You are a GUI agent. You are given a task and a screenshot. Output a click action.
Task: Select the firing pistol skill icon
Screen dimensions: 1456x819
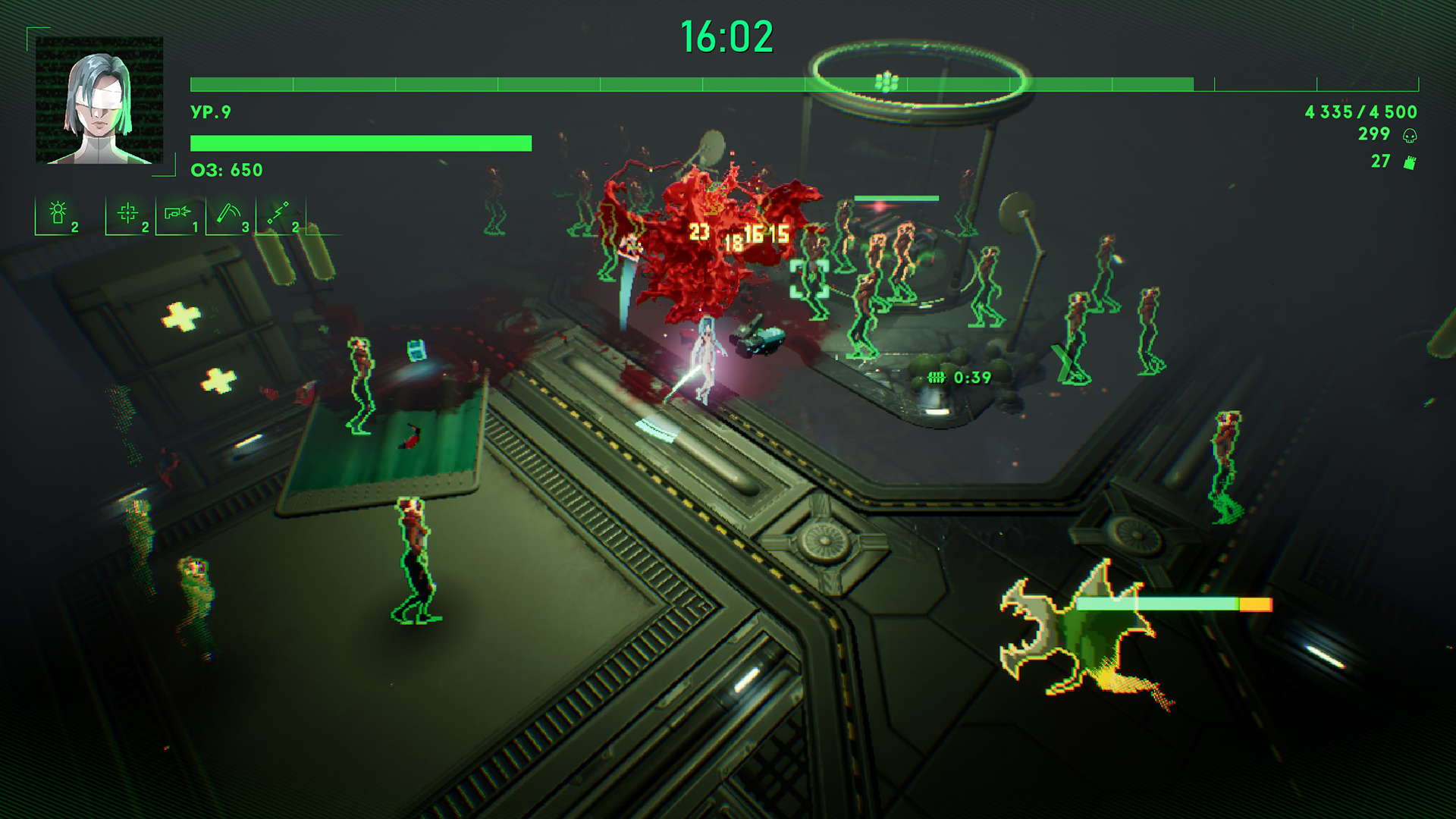(x=177, y=213)
